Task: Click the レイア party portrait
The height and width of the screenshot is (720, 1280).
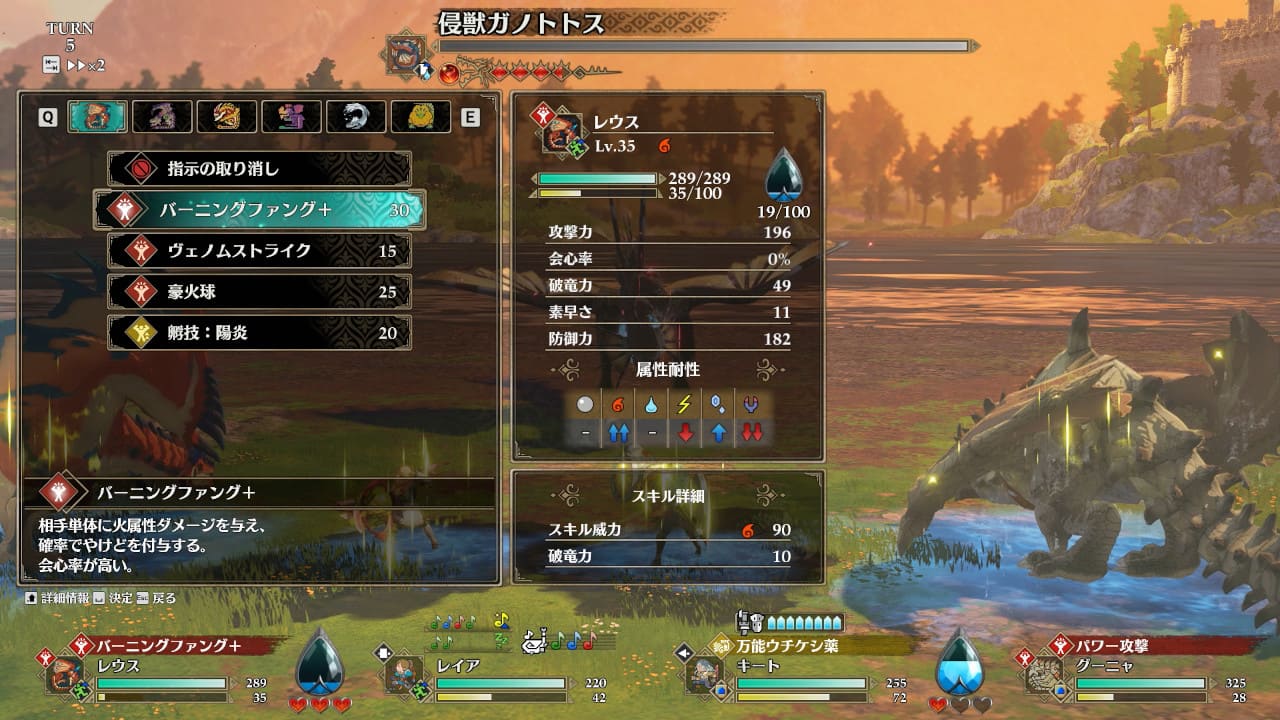Action: click(x=403, y=674)
